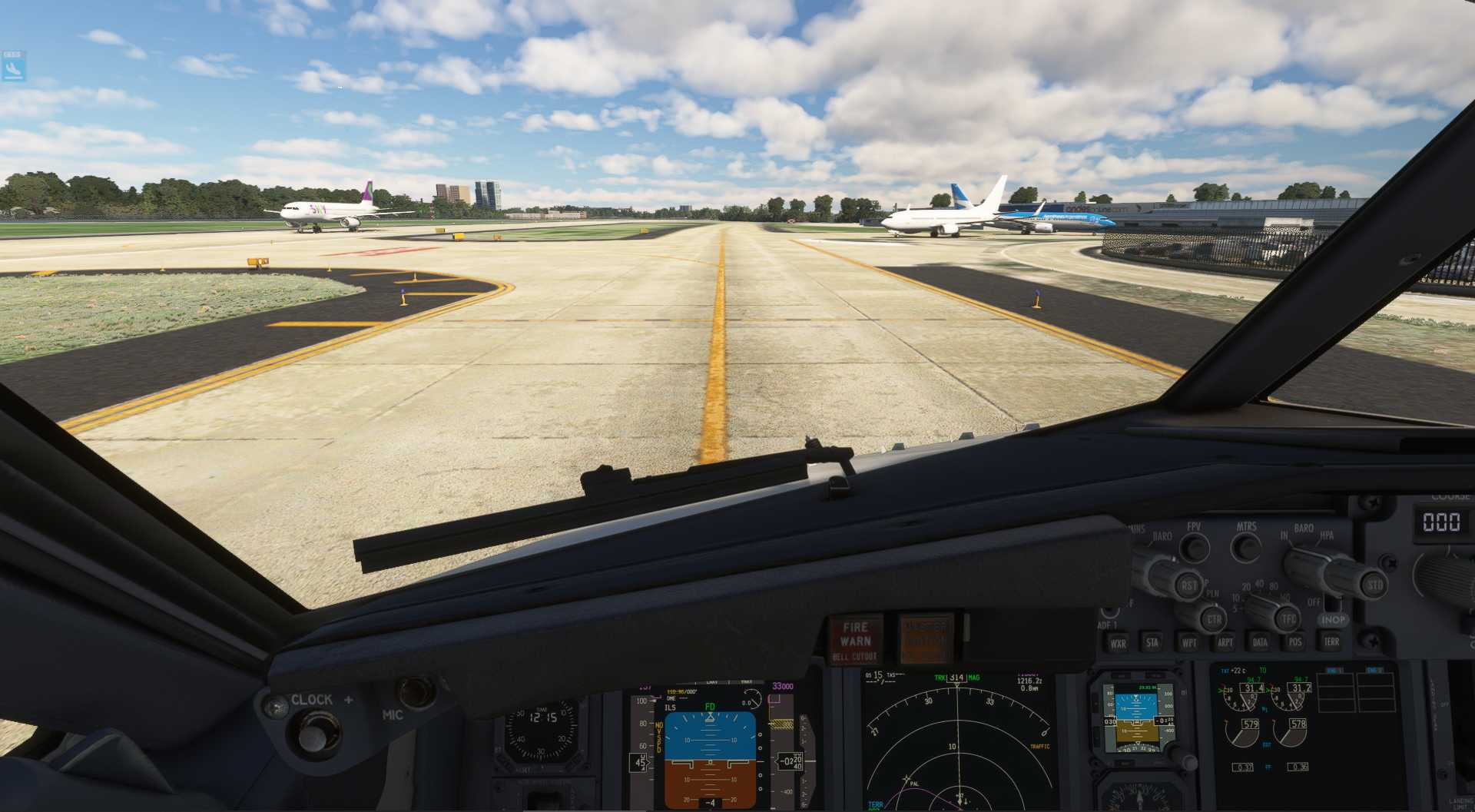The width and height of the screenshot is (1475, 812).
Task: Show stations with the STA button
Action: pos(1152,643)
